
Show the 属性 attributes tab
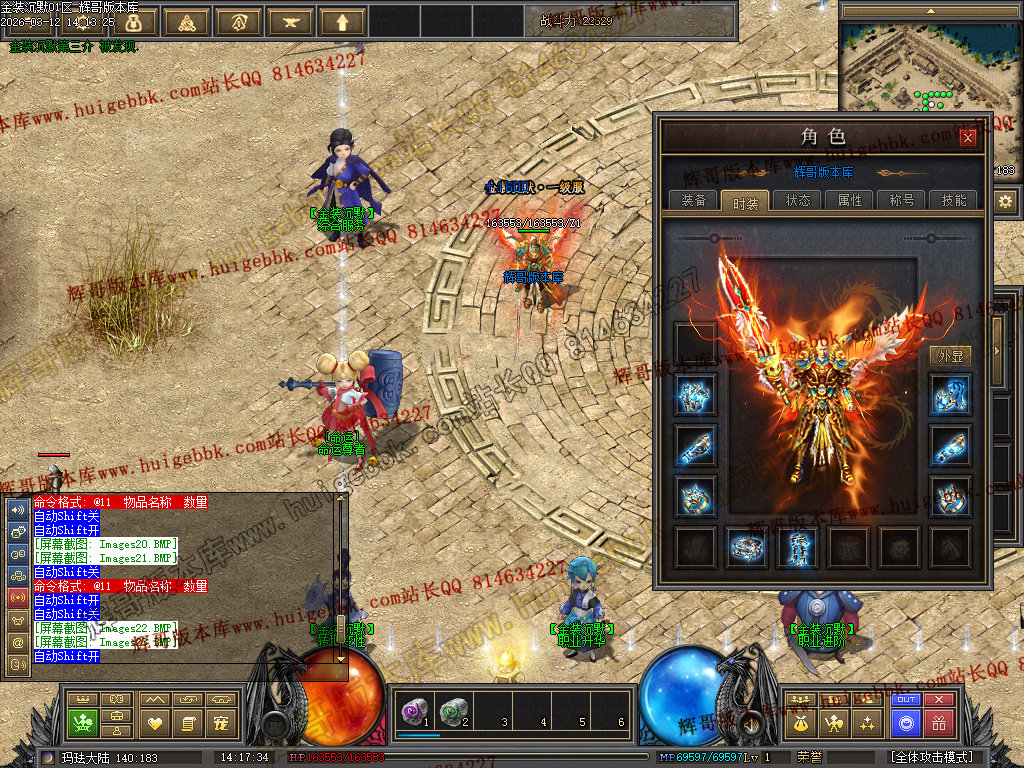coord(850,200)
